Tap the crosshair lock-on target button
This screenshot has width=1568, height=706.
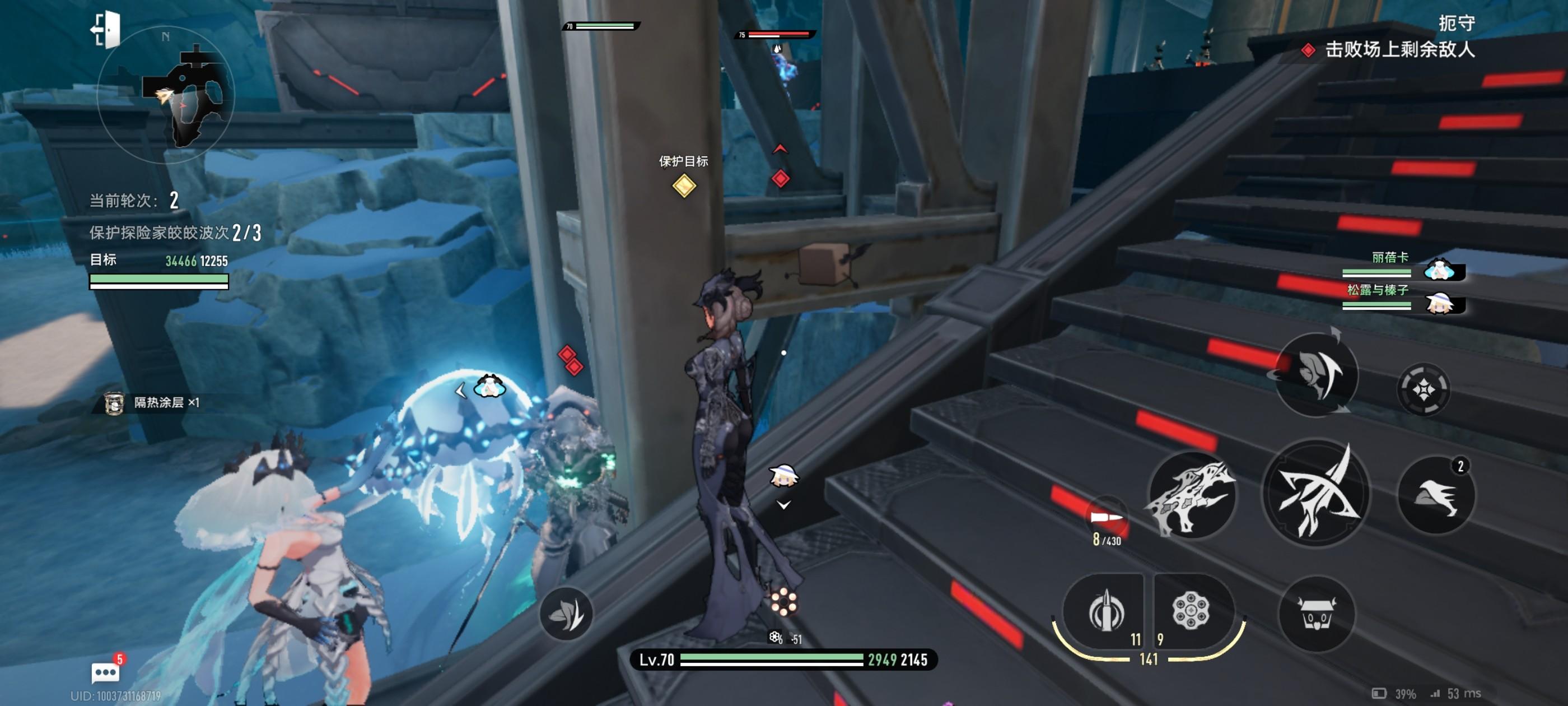1423,389
